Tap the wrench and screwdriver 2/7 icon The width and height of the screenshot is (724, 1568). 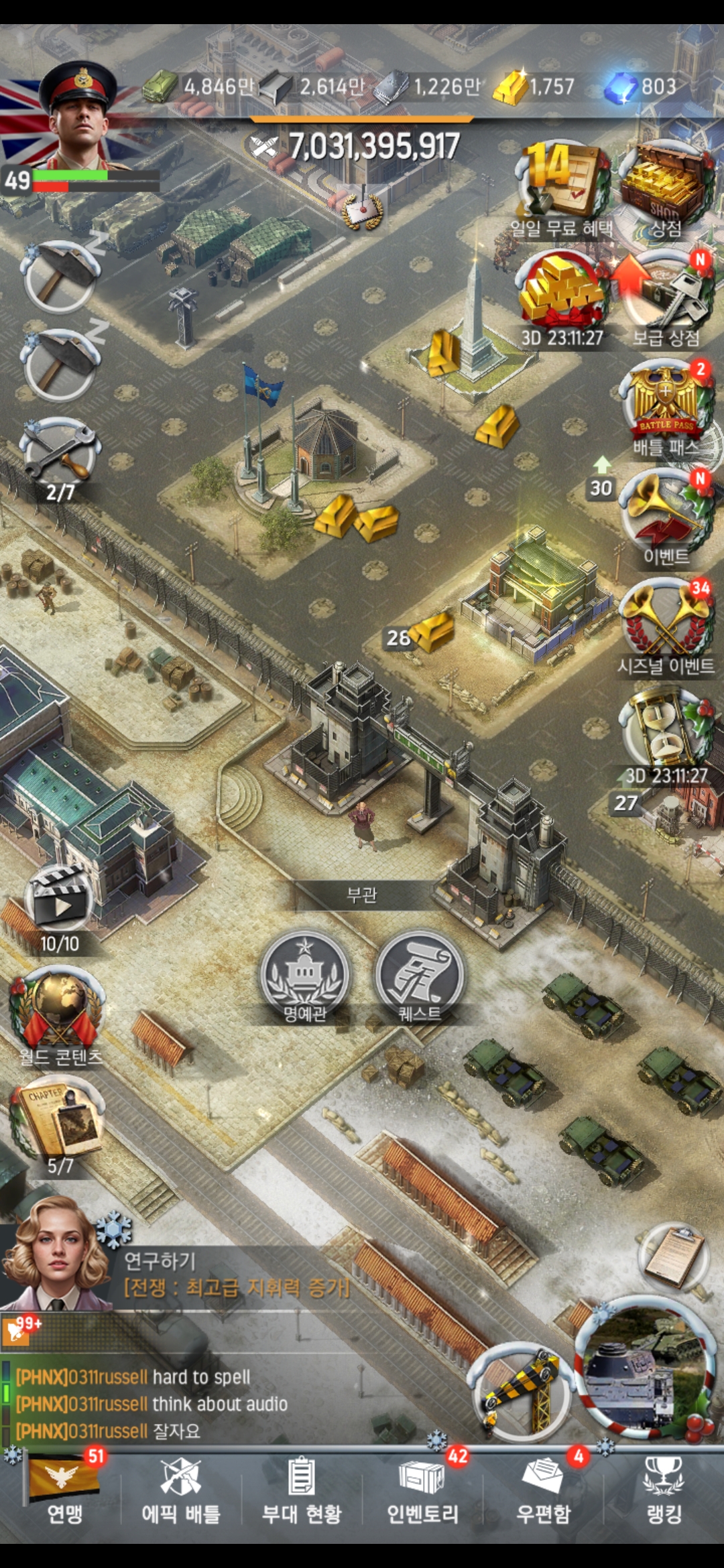(x=60, y=452)
